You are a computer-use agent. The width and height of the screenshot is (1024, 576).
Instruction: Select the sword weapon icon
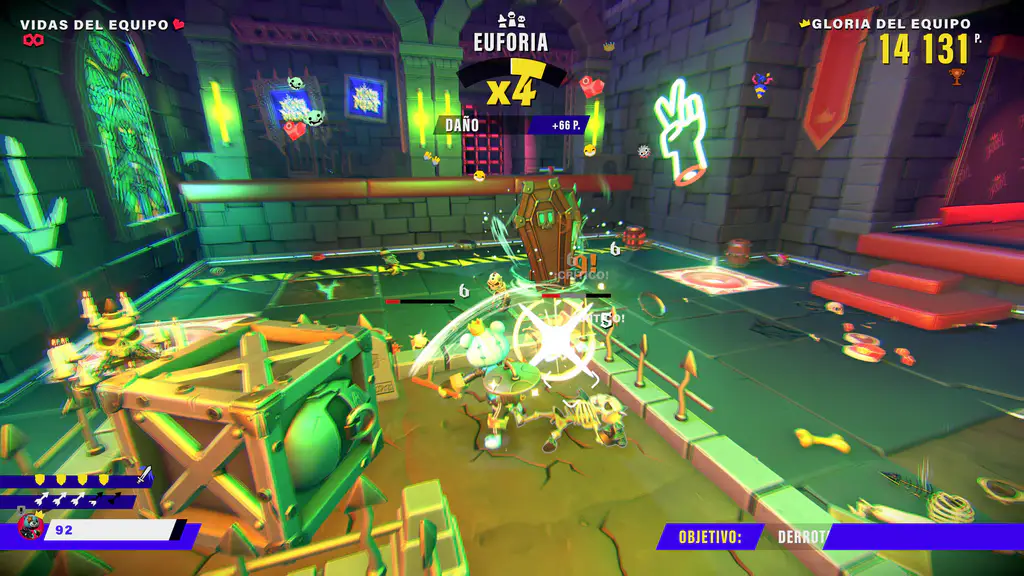click(143, 476)
